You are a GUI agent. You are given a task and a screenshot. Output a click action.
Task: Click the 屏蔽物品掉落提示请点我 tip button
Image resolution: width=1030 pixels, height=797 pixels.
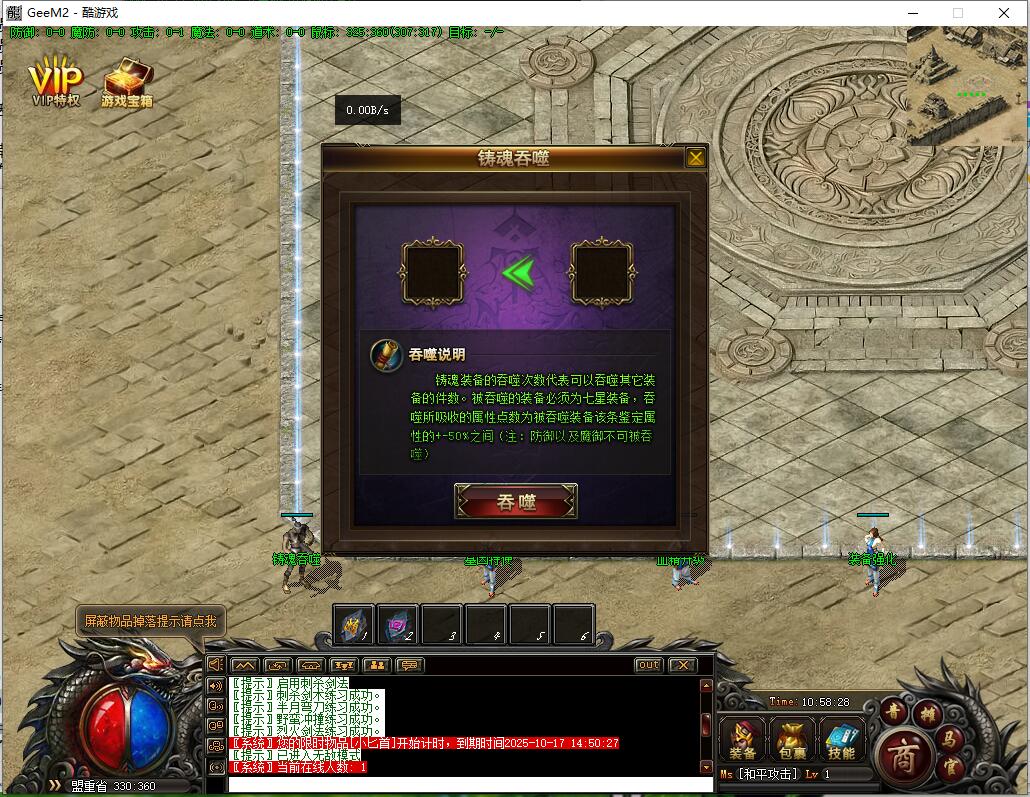coord(149,621)
